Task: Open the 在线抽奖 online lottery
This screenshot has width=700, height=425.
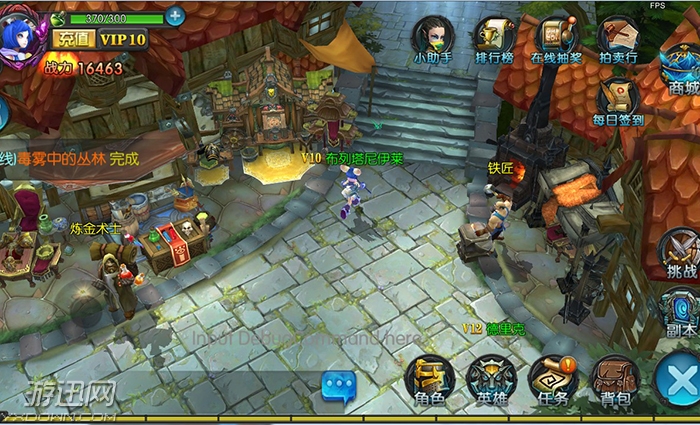Action: [x=556, y=38]
